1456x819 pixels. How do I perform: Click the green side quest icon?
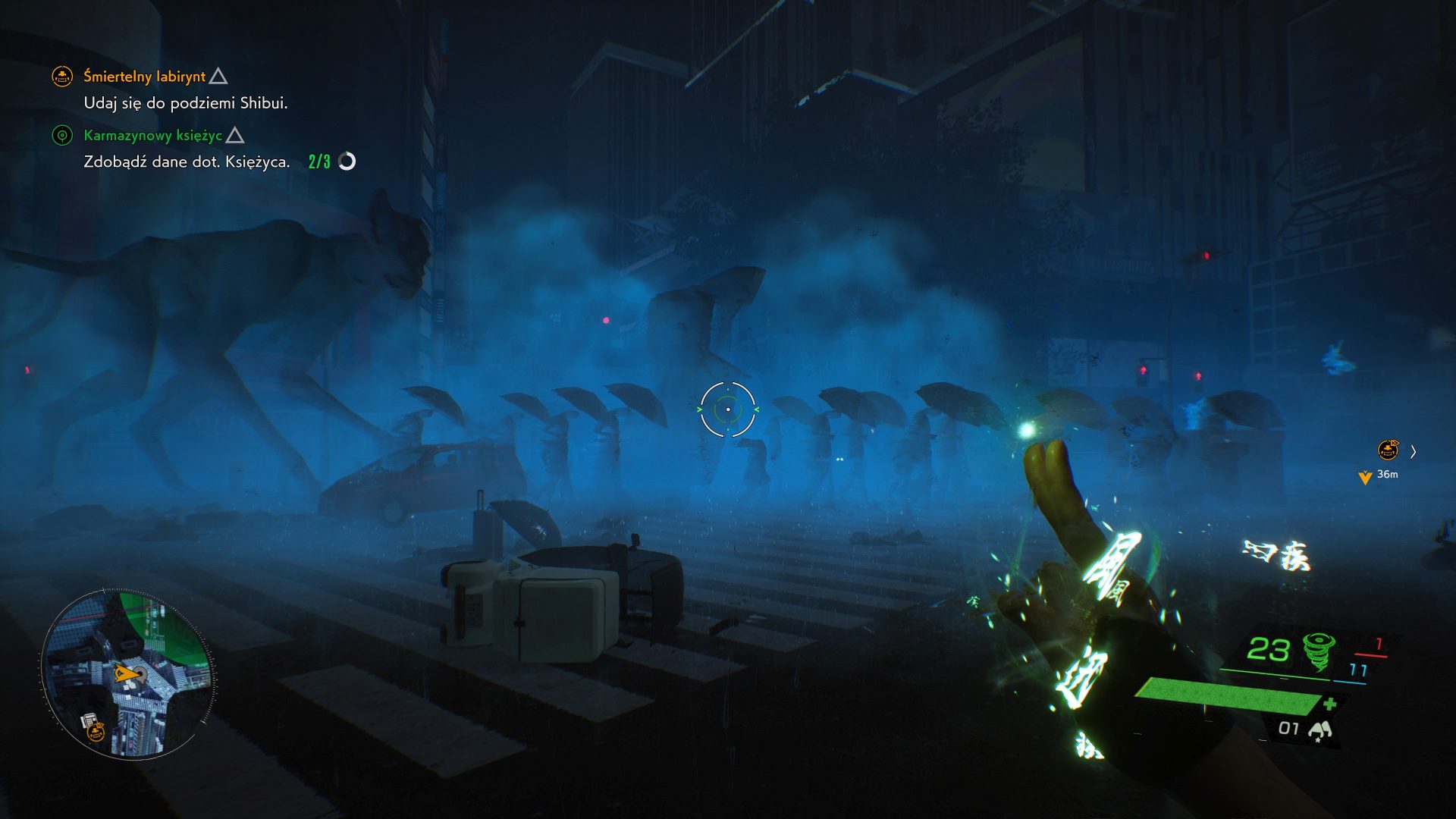coord(62,136)
